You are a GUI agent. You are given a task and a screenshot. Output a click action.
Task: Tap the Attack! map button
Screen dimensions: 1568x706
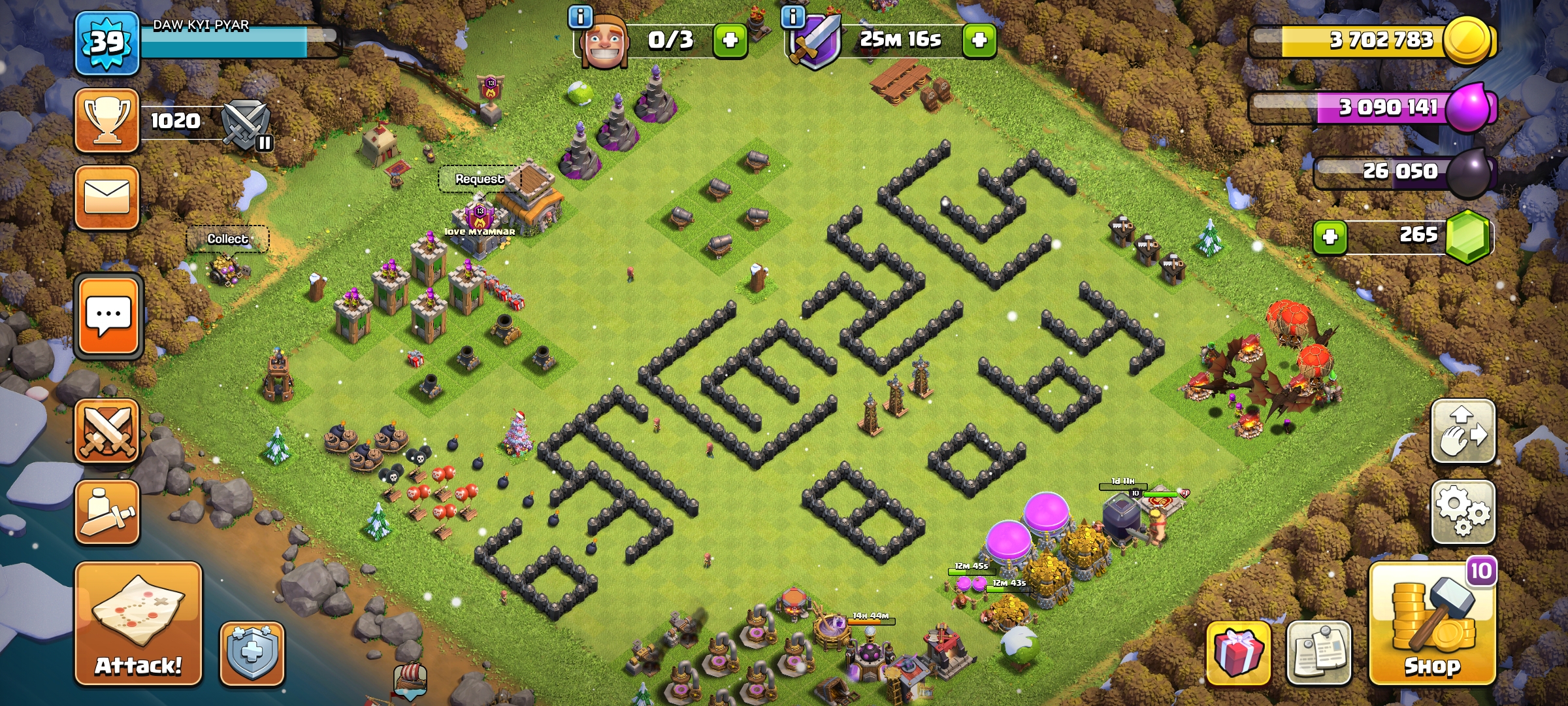tap(138, 624)
